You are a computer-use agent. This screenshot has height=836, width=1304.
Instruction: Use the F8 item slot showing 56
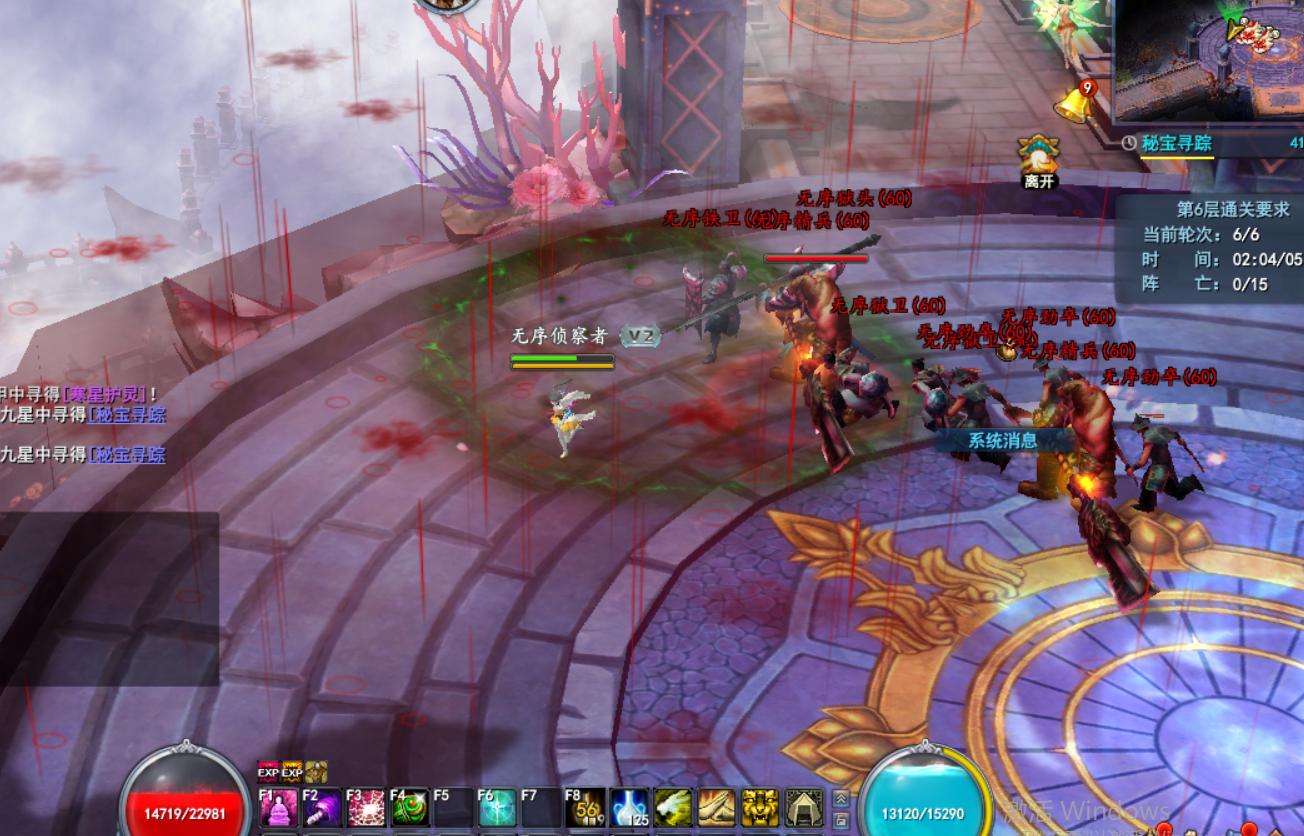pos(585,807)
